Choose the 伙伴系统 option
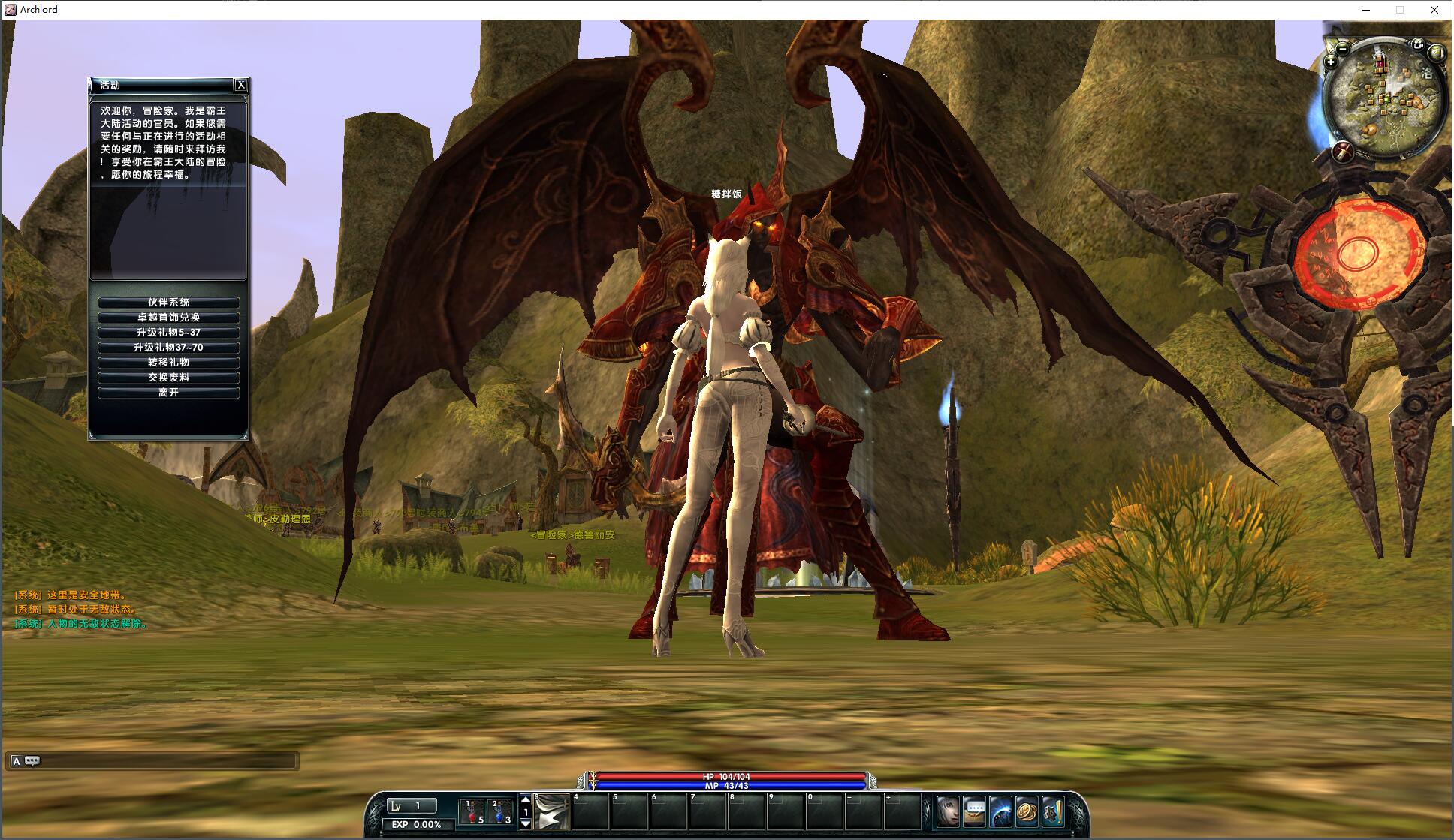Screen dimensions: 1454x840 click(168, 303)
